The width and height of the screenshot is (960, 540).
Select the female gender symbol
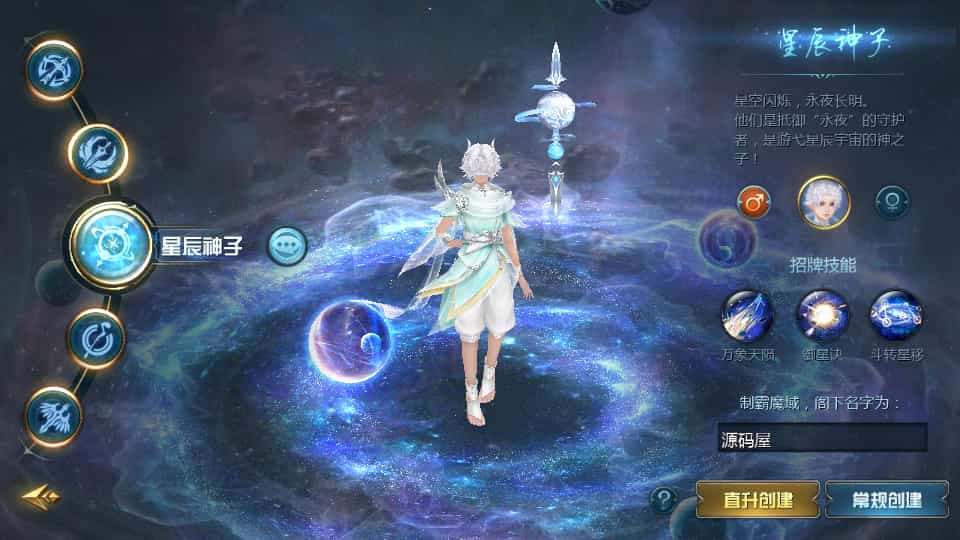pos(892,202)
